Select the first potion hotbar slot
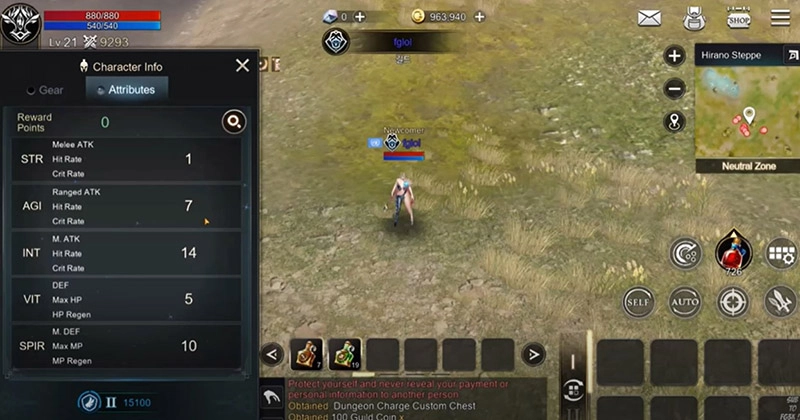Image resolution: width=800 pixels, height=420 pixels. tap(306, 354)
